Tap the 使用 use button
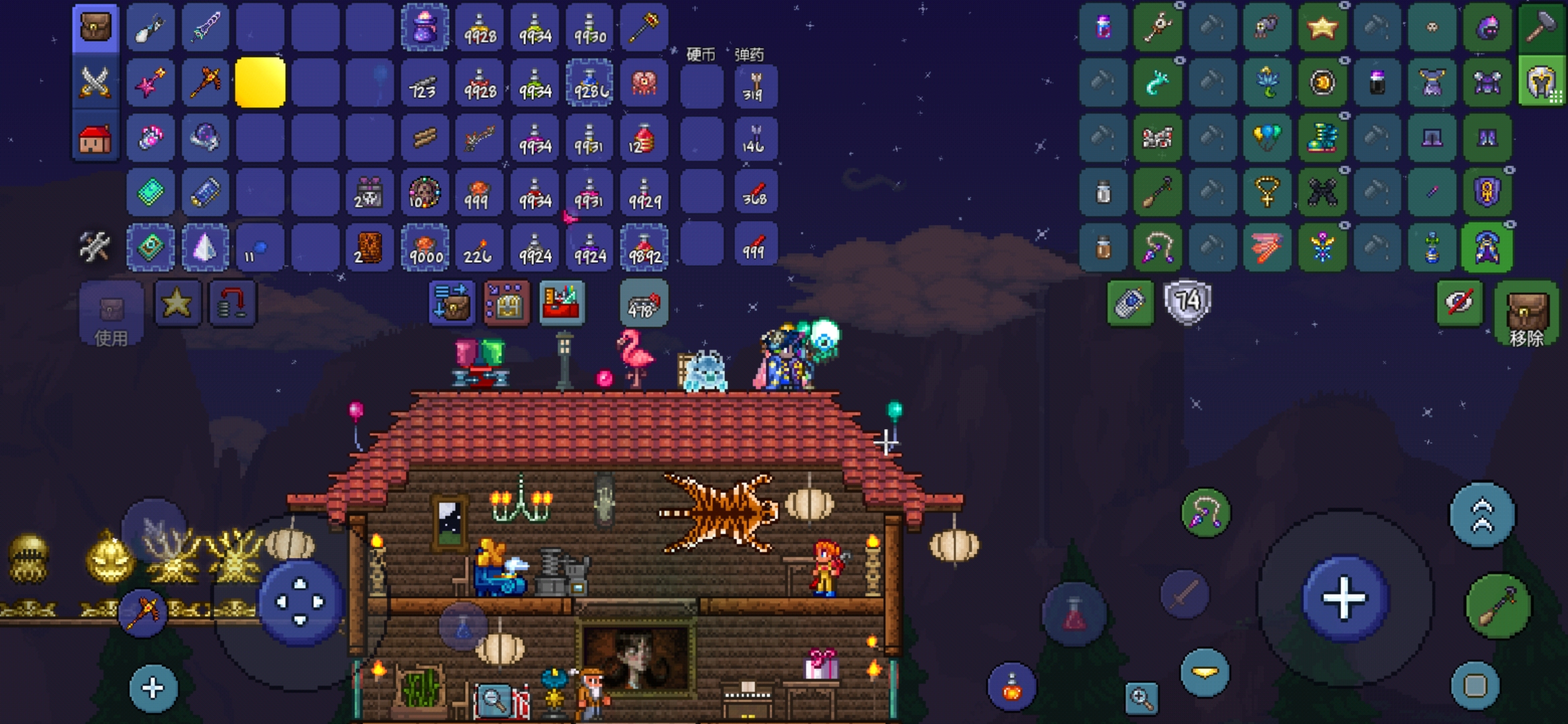Image resolution: width=1568 pixels, height=724 pixels. [x=111, y=314]
